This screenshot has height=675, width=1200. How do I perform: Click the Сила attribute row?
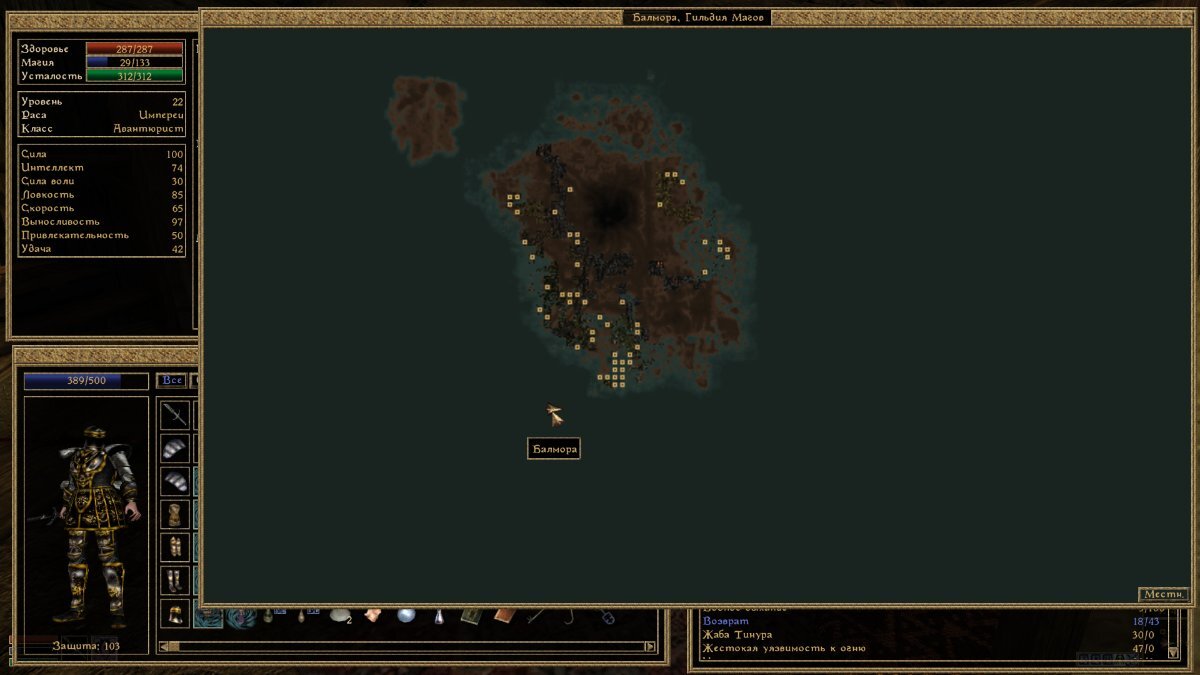coord(101,155)
